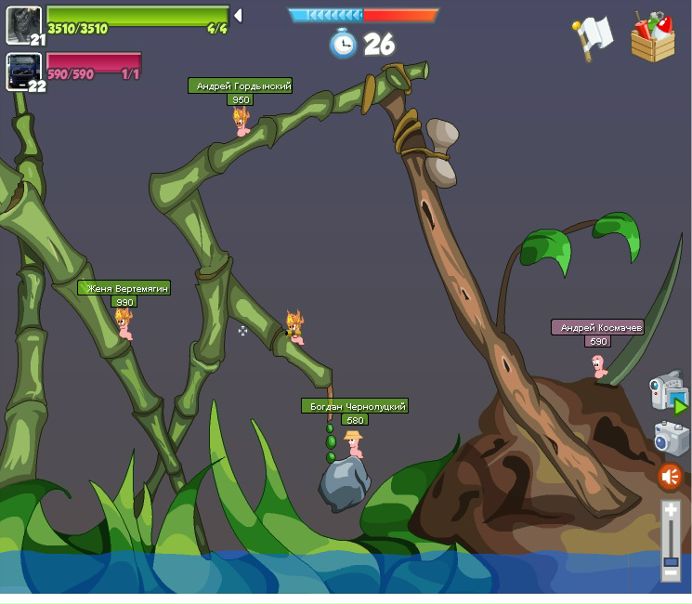Click the white surrender flag
Screen dimensions: 692x604
pos(592,36)
